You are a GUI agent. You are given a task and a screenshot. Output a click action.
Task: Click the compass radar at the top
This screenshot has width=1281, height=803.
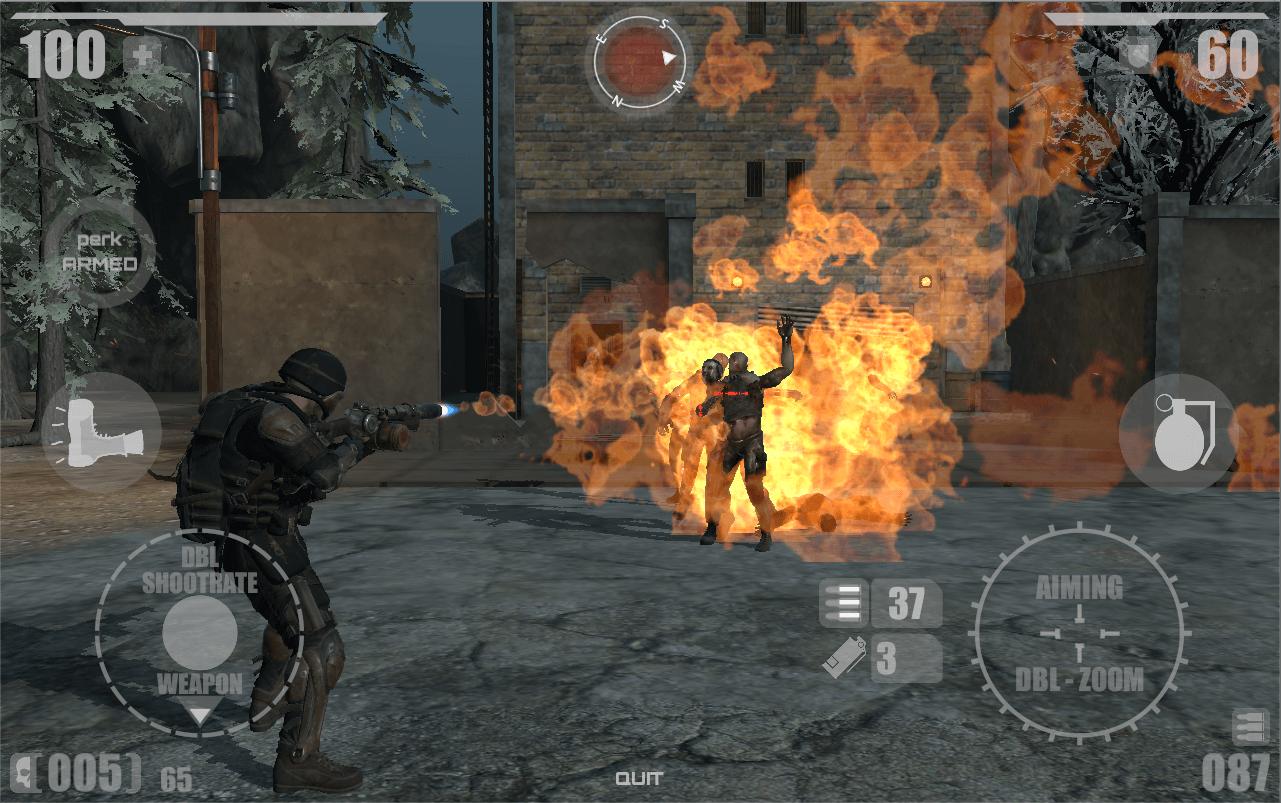(x=640, y=62)
